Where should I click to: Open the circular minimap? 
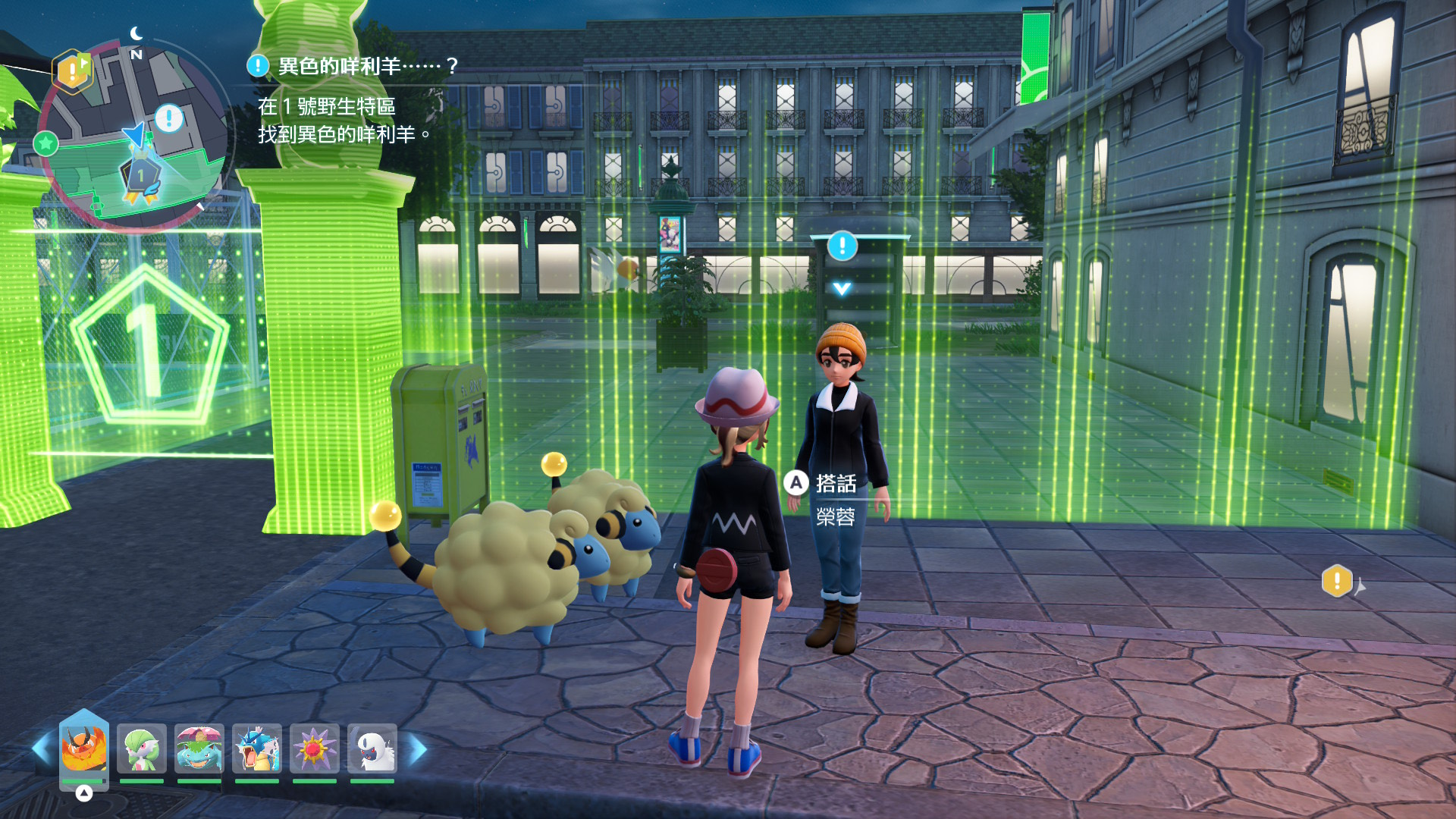(135, 136)
